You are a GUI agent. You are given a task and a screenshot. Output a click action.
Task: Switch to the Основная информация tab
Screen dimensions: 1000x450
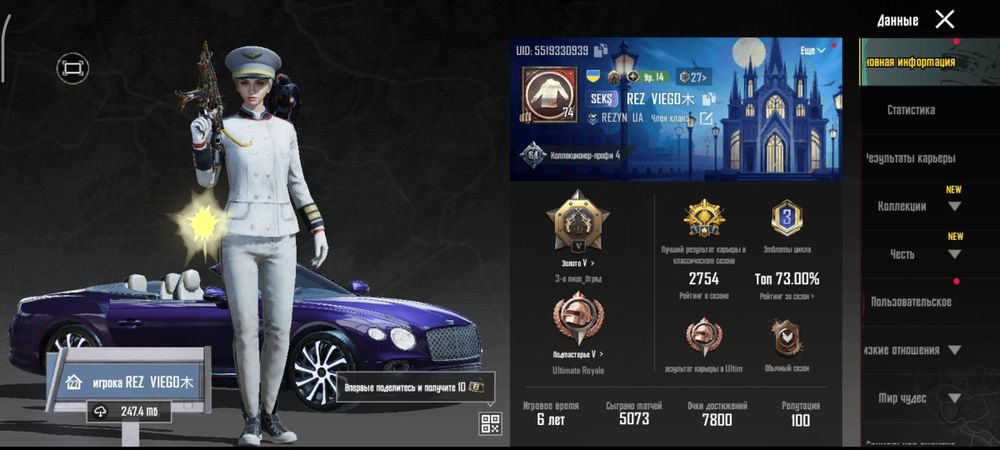pos(911,62)
